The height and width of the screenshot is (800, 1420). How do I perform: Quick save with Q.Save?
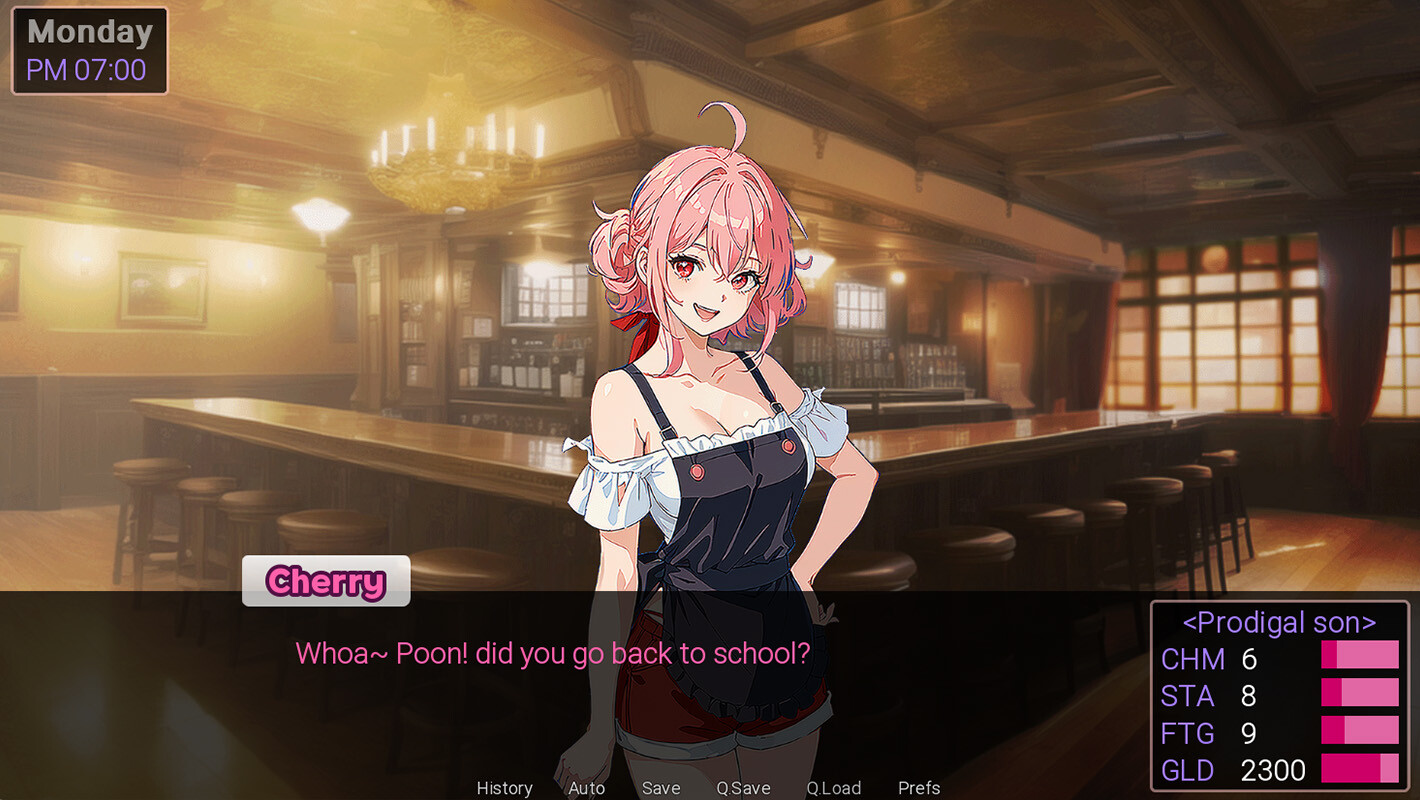click(x=743, y=788)
